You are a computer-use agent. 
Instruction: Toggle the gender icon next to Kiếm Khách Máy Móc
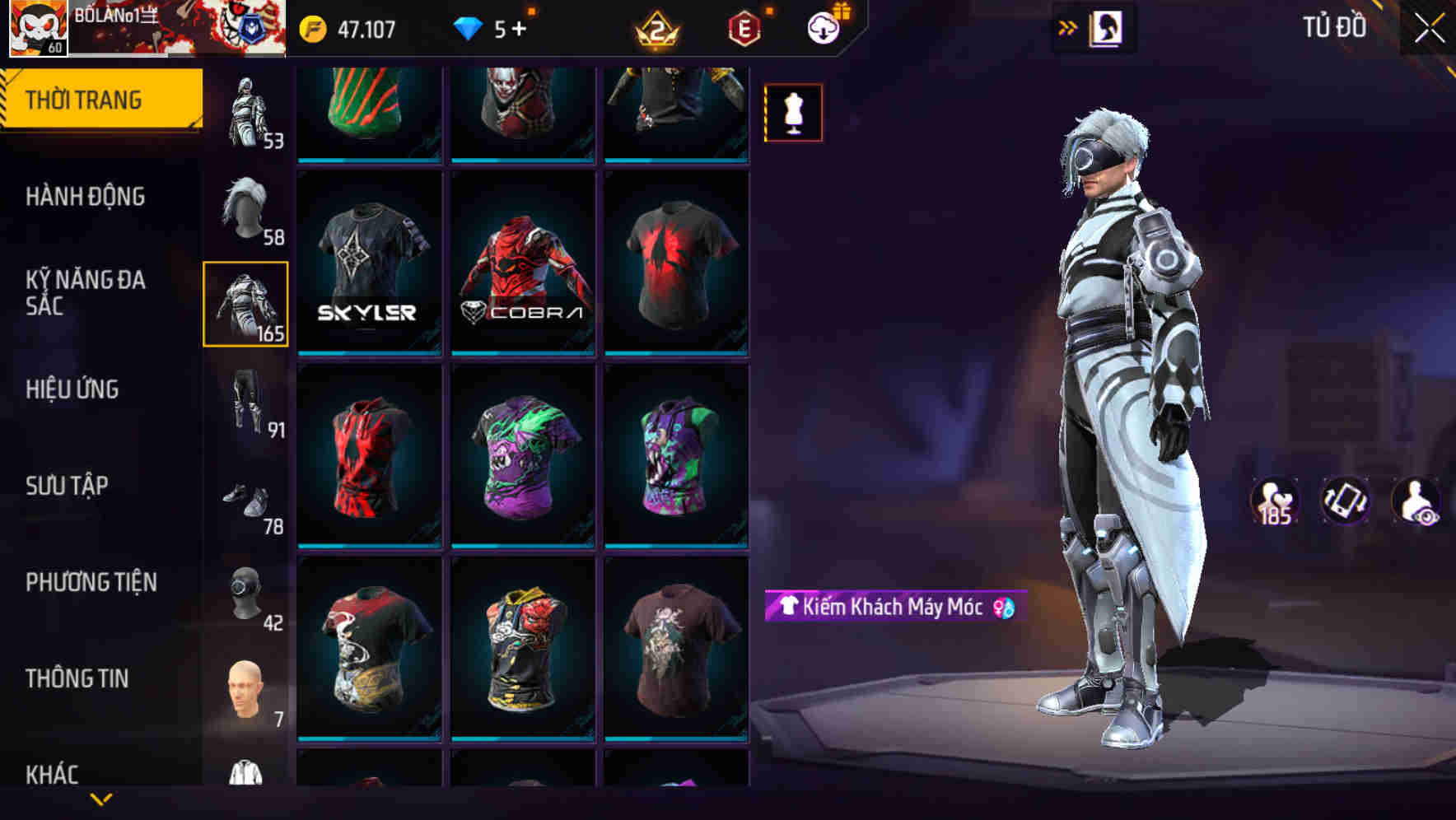[1001, 610]
